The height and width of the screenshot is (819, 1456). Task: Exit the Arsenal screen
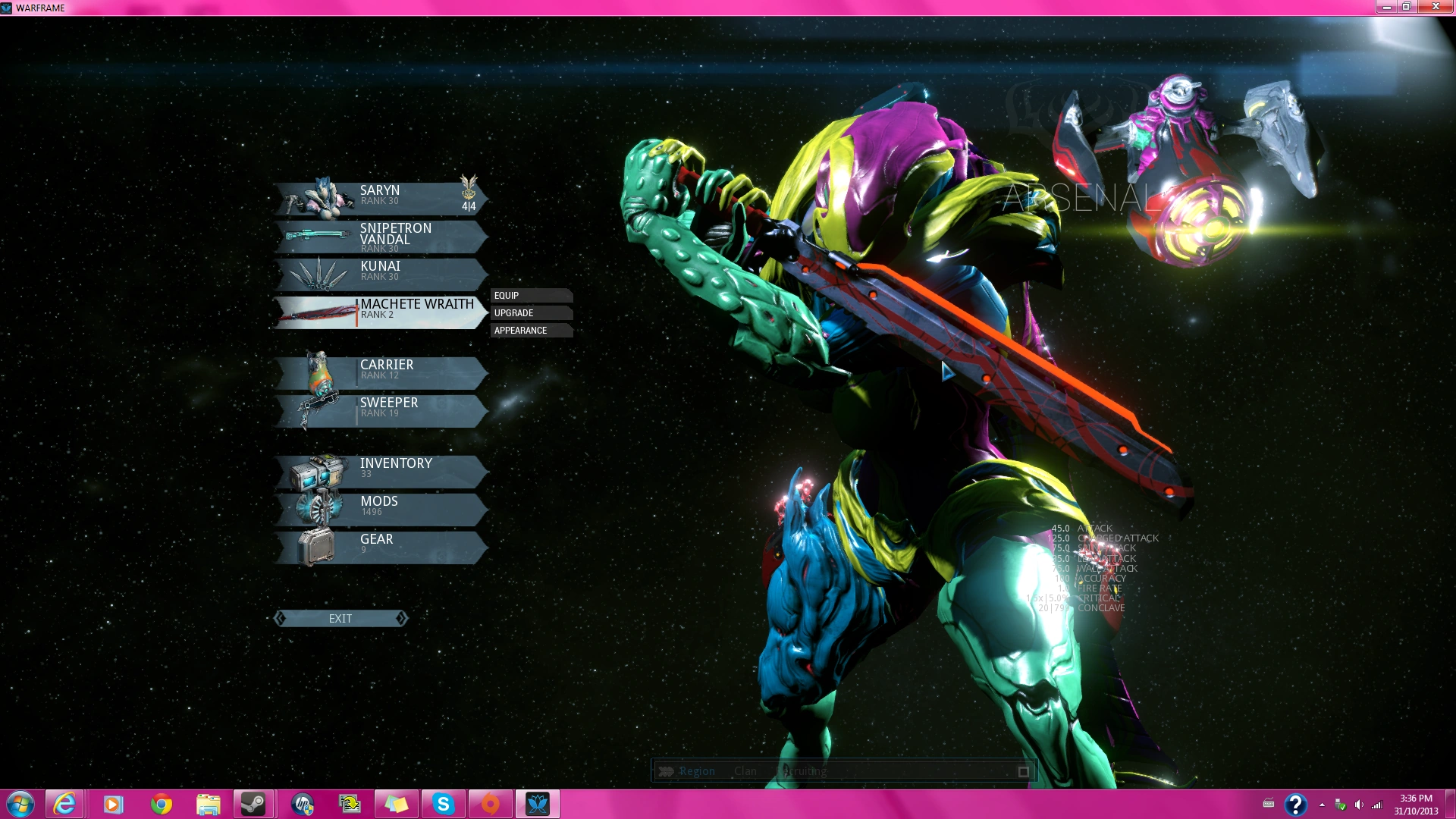tap(340, 618)
